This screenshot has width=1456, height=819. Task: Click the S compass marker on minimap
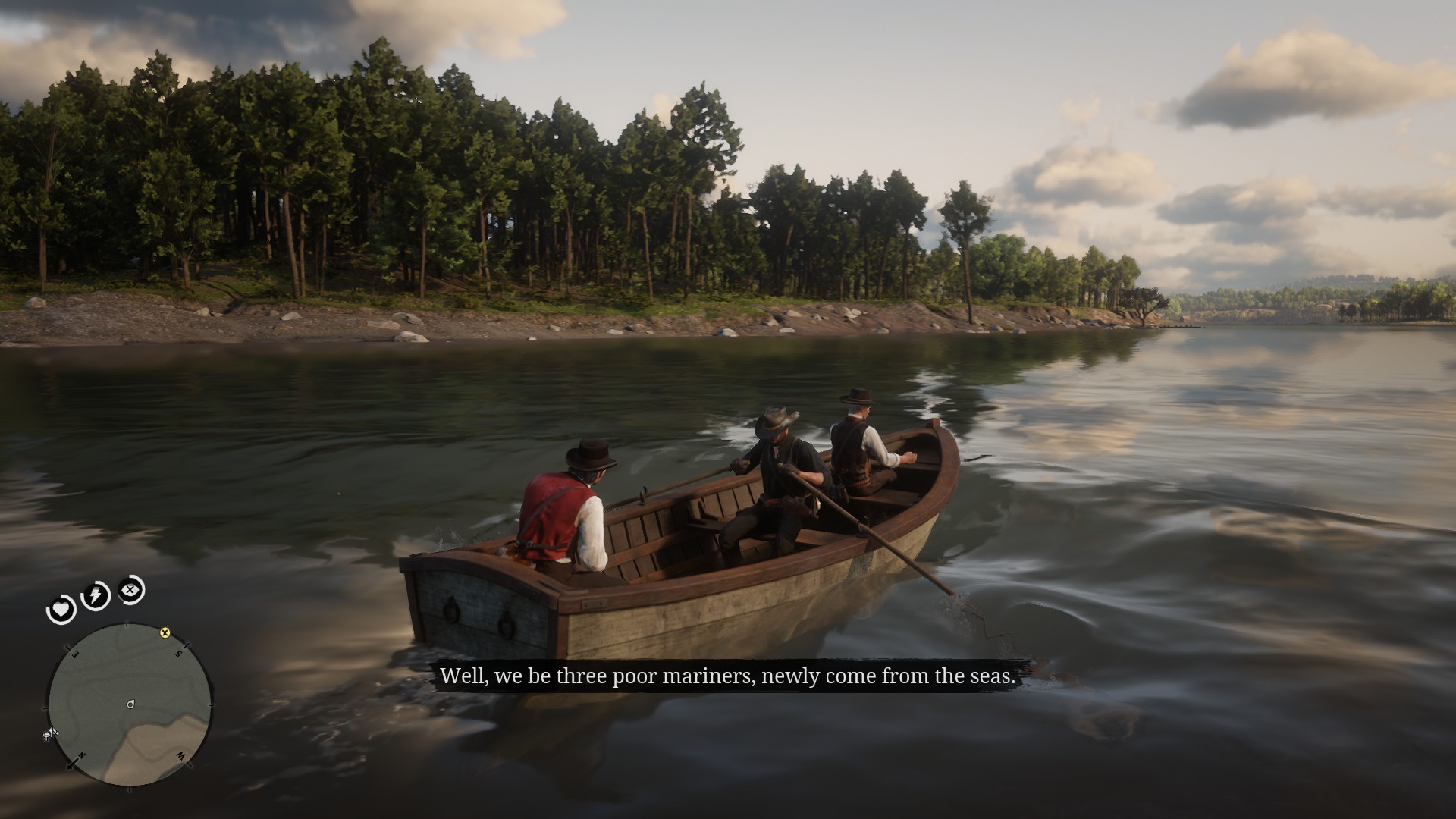[x=178, y=653]
